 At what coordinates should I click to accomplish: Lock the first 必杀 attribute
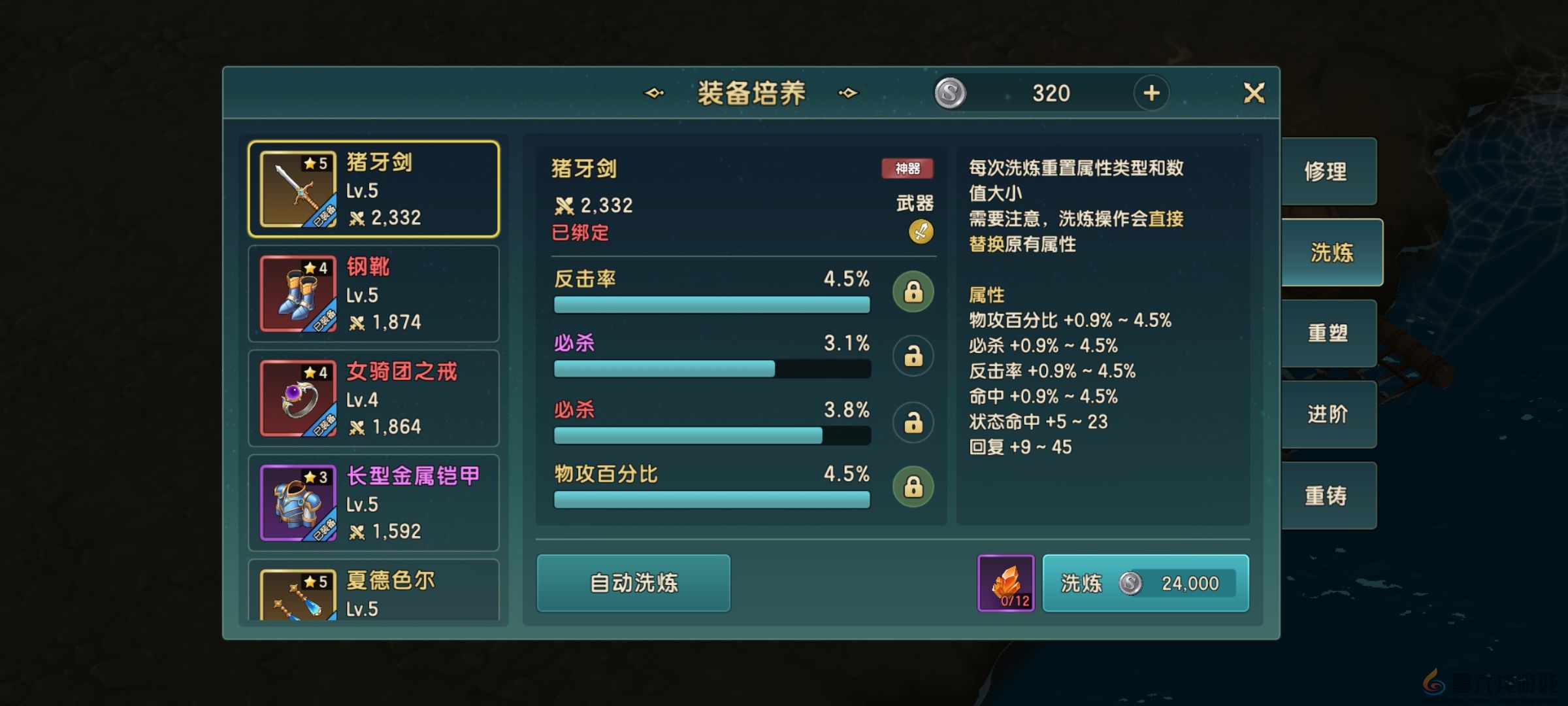913,355
